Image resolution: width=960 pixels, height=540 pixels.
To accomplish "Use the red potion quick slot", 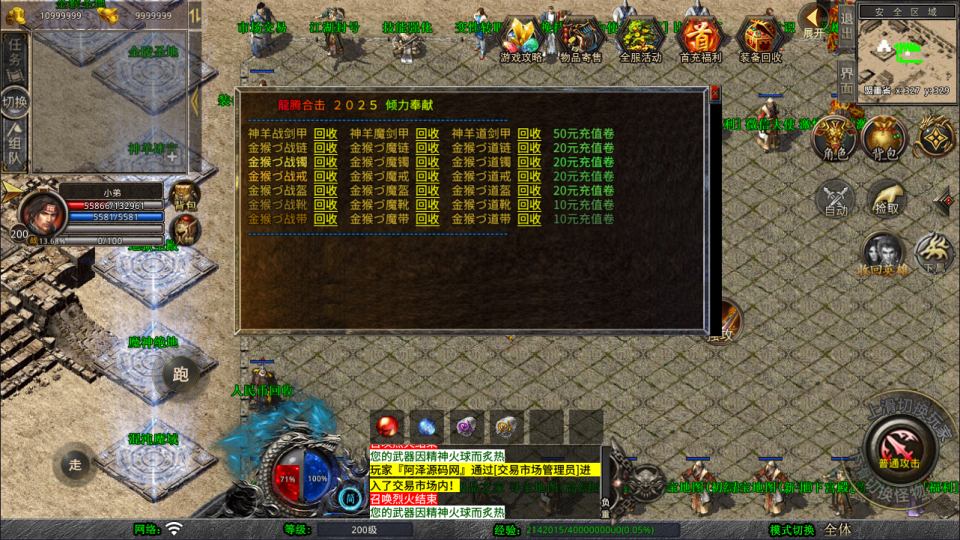I will 386,424.
